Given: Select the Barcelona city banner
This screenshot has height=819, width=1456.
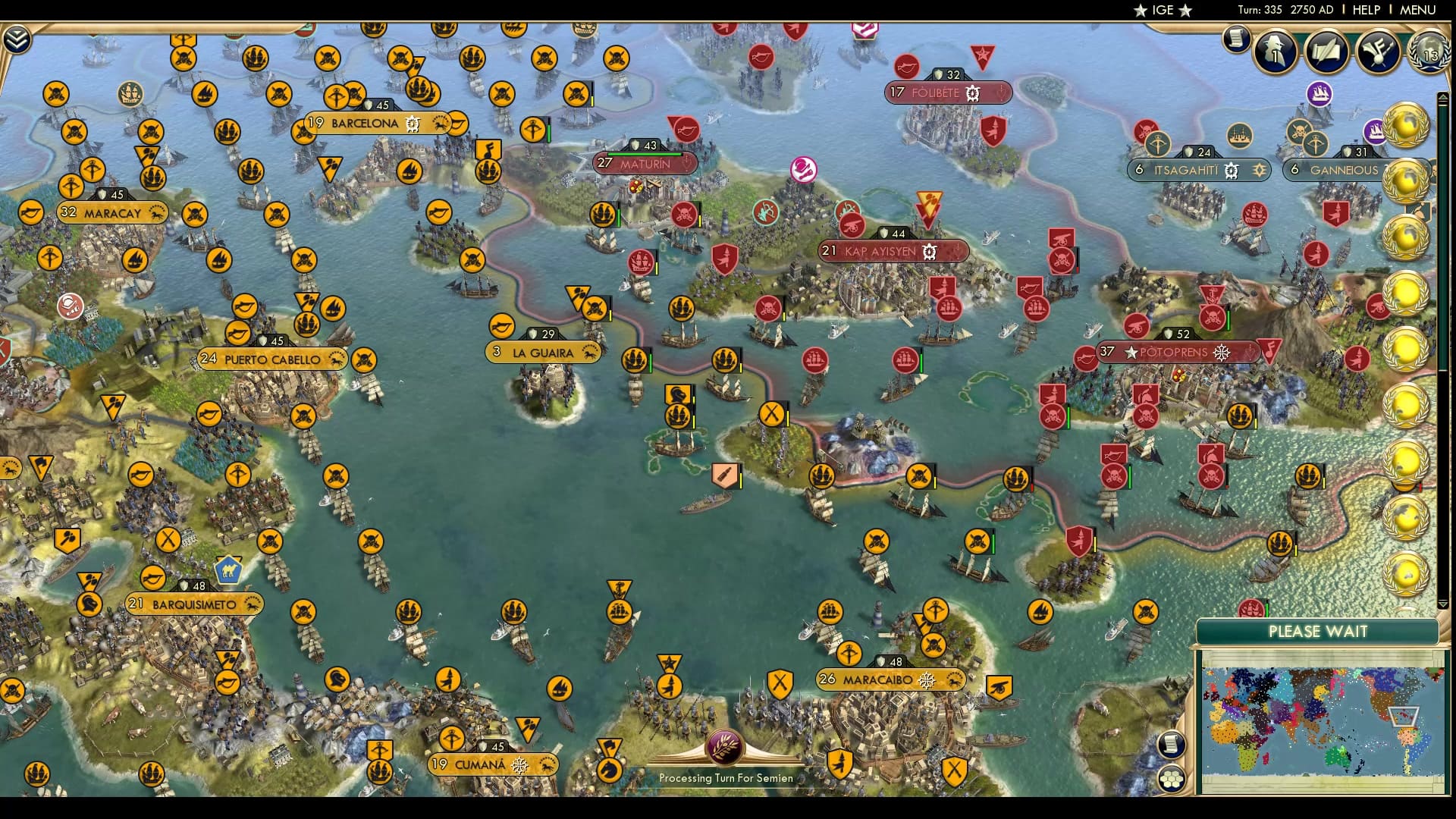Looking at the screenshot, I should [x=362, y=122].
